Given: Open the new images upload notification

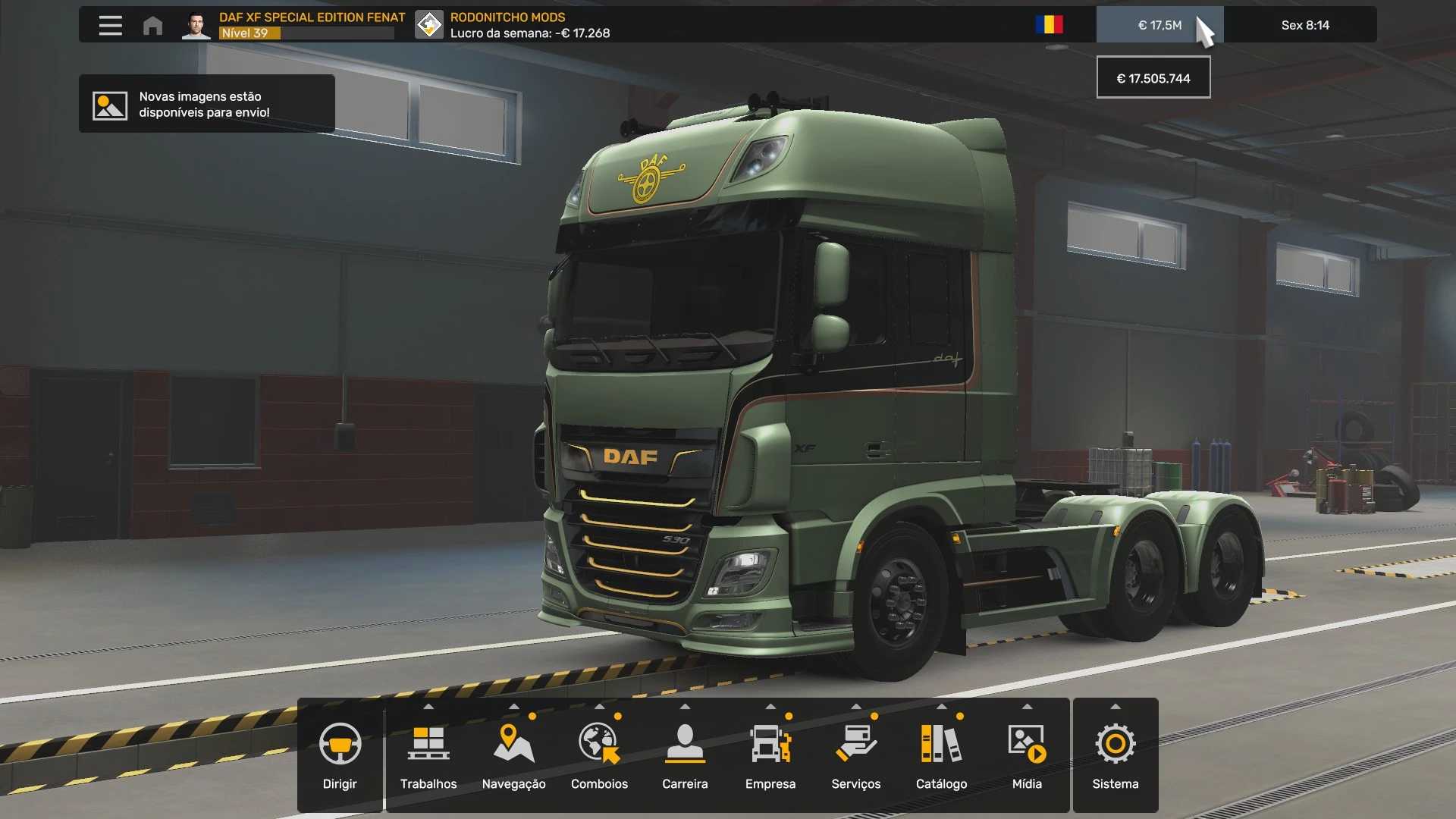Looking at the screenshot, I should 206,104.
